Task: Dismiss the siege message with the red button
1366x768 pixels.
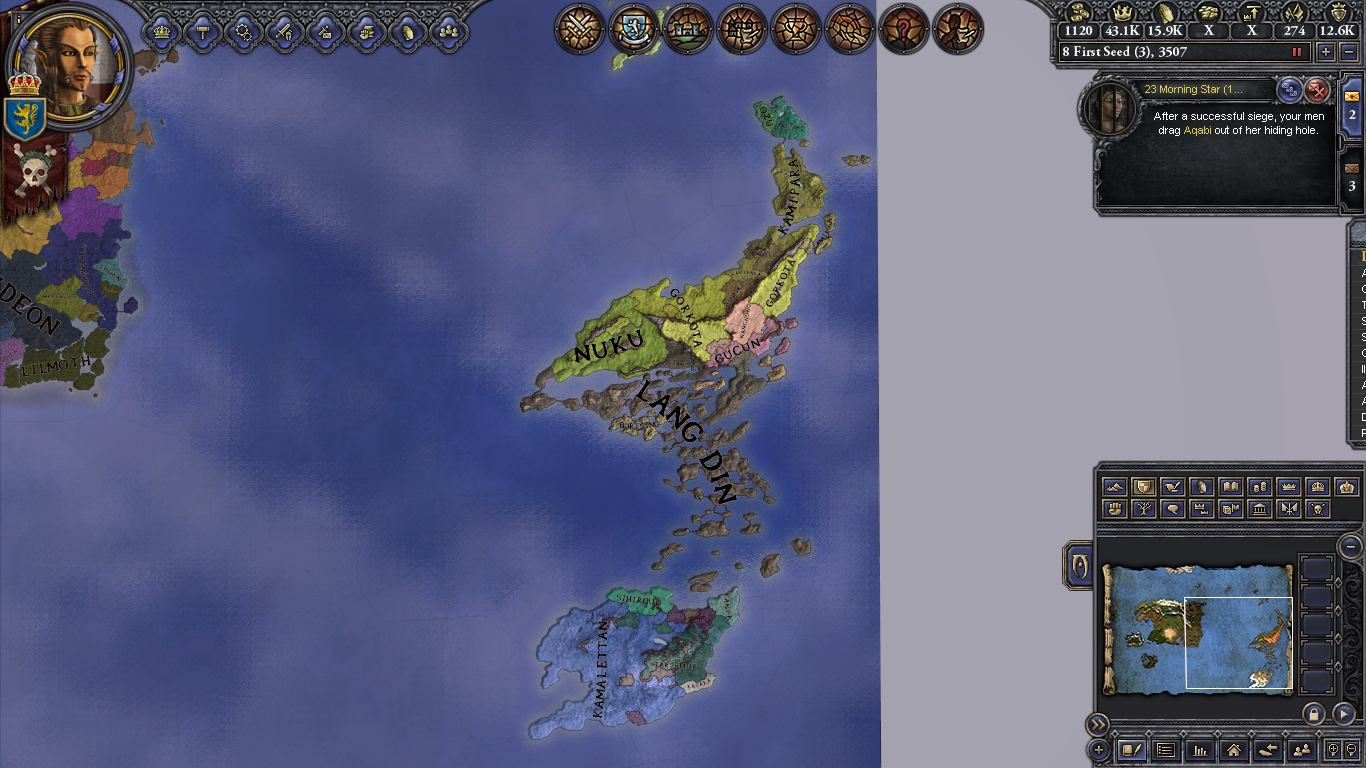Action: coord(1318,90)
